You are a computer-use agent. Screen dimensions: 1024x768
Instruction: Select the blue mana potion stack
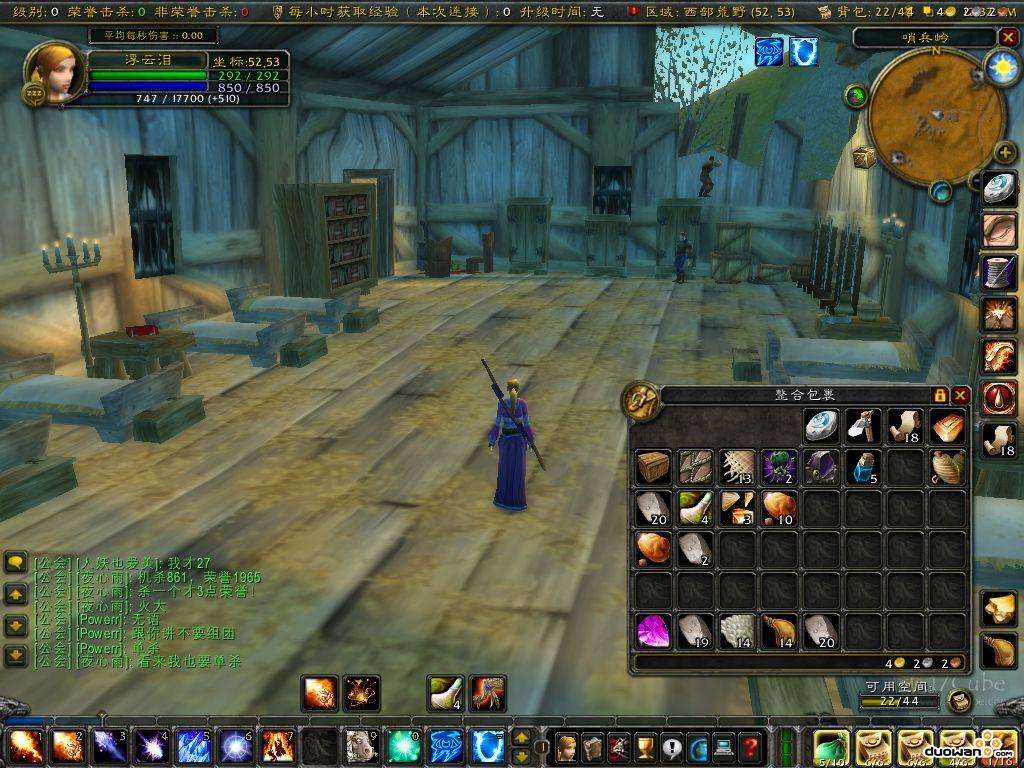tap(864, 466)
